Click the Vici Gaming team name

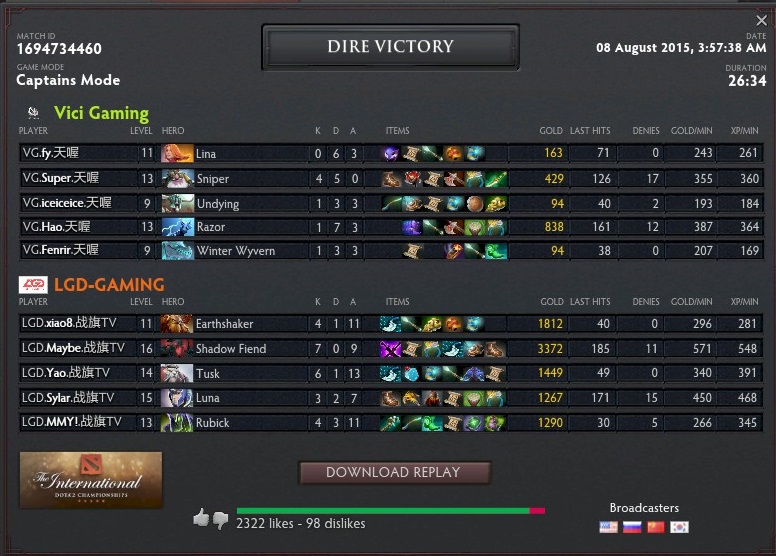101,113
